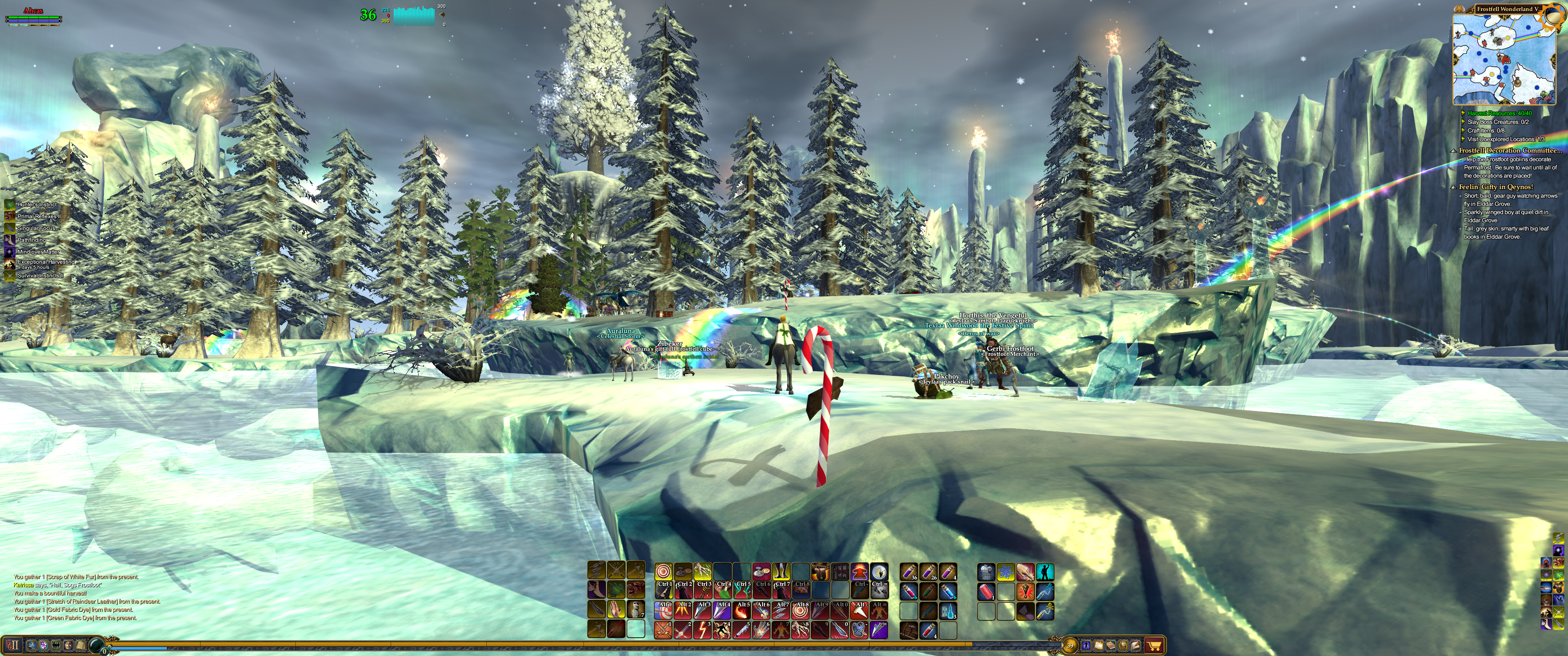Screen dimensions: 1568x656
Task: Click the Mind over Matter buff icon
Action: pos(10,251)
